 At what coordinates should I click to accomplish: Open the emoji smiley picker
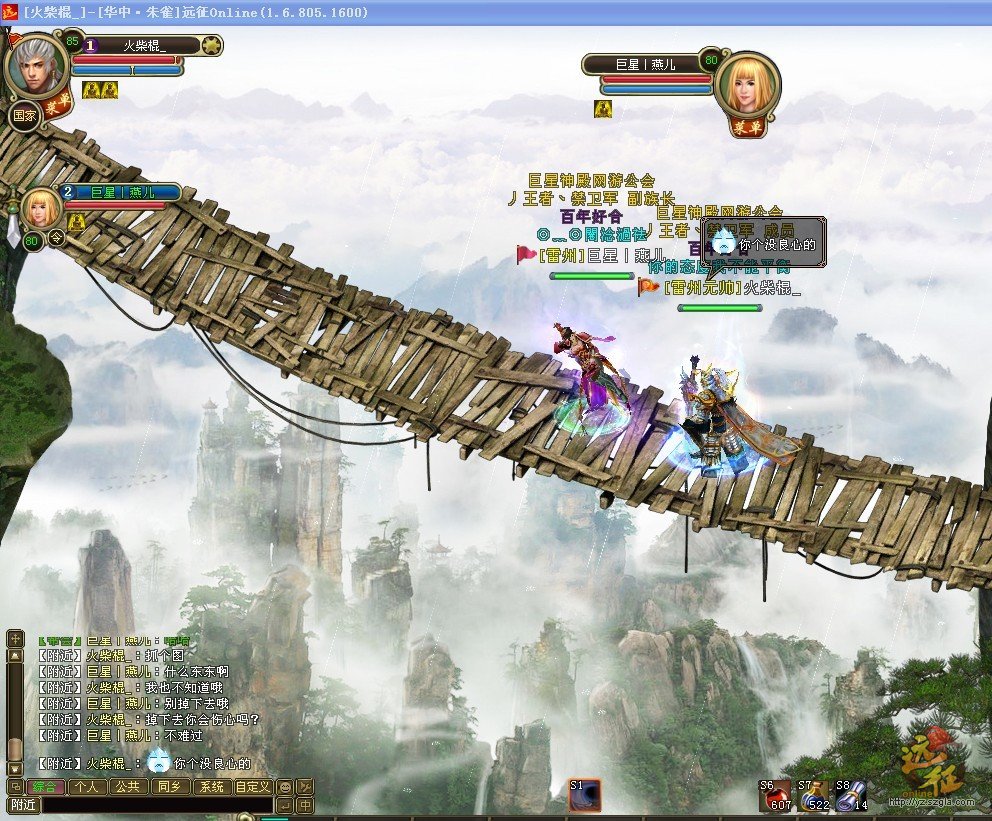pyautogui.click(x=285, y=787)
